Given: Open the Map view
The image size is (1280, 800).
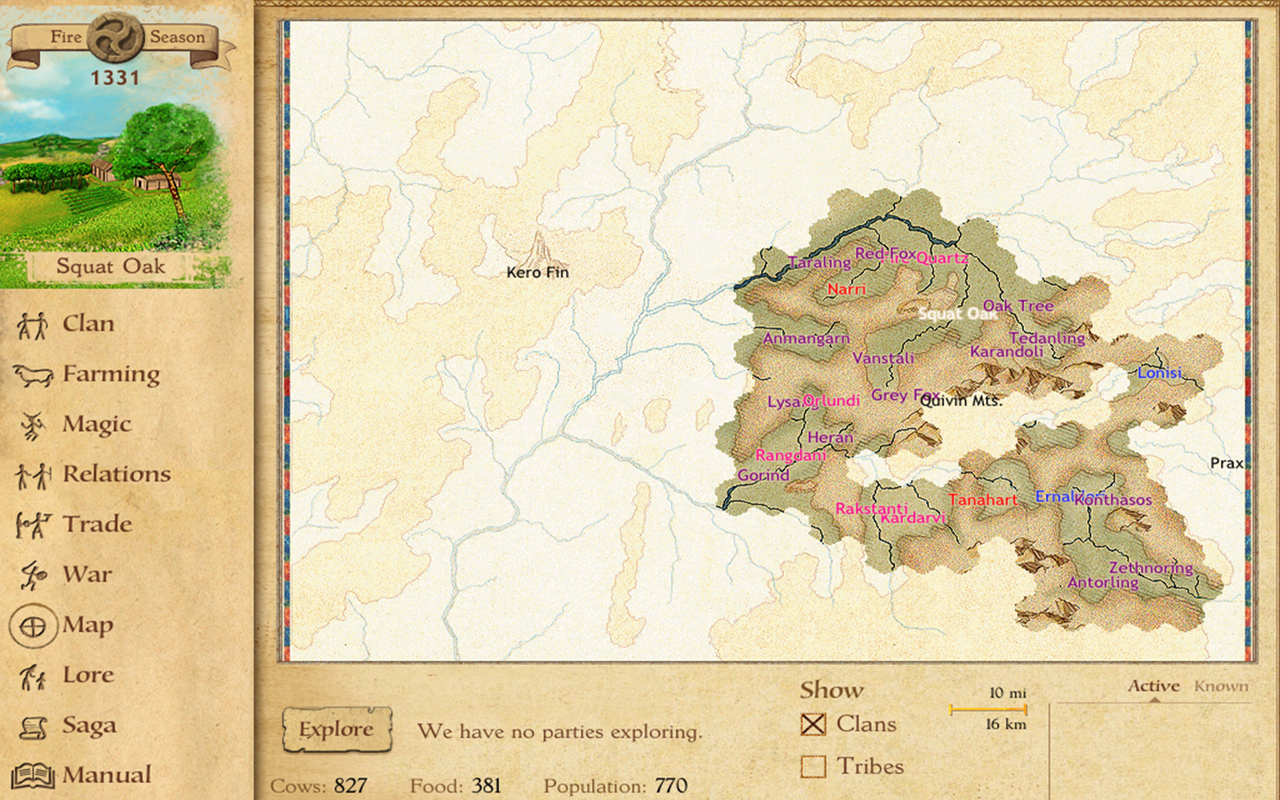Looking at the screenshot, I should [90, 625].
